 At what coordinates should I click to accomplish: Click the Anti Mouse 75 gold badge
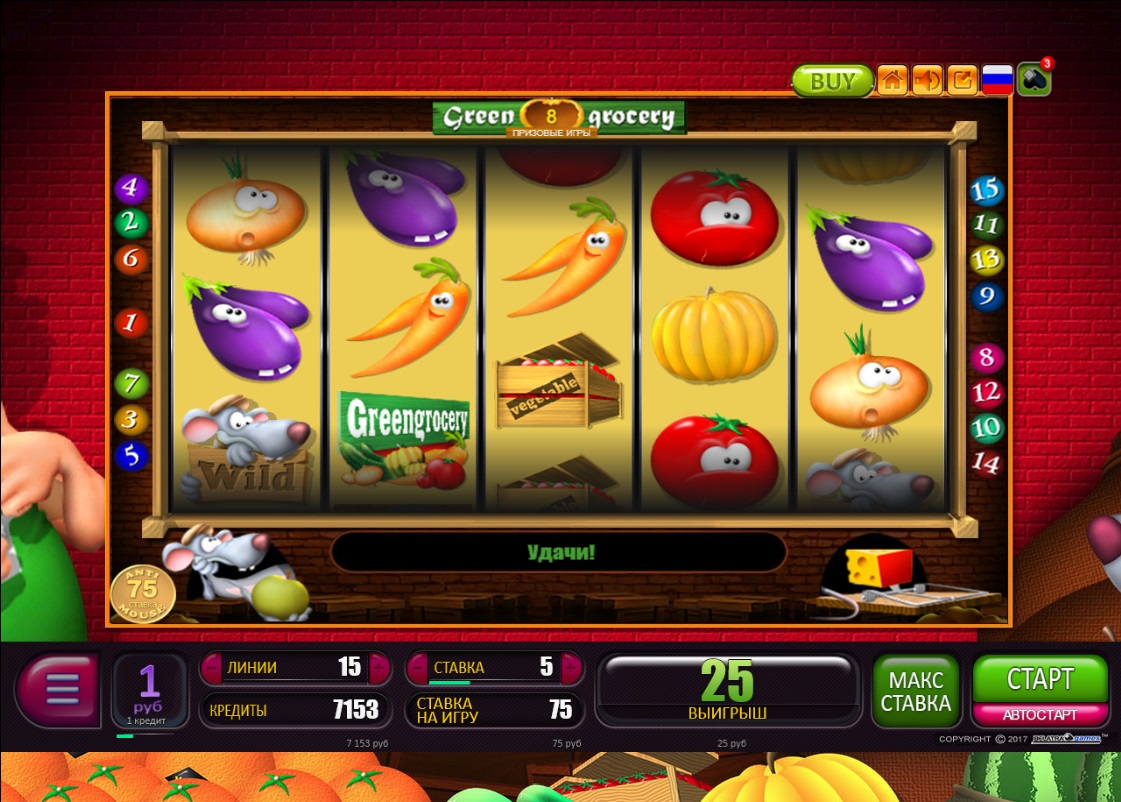(142, 593)
